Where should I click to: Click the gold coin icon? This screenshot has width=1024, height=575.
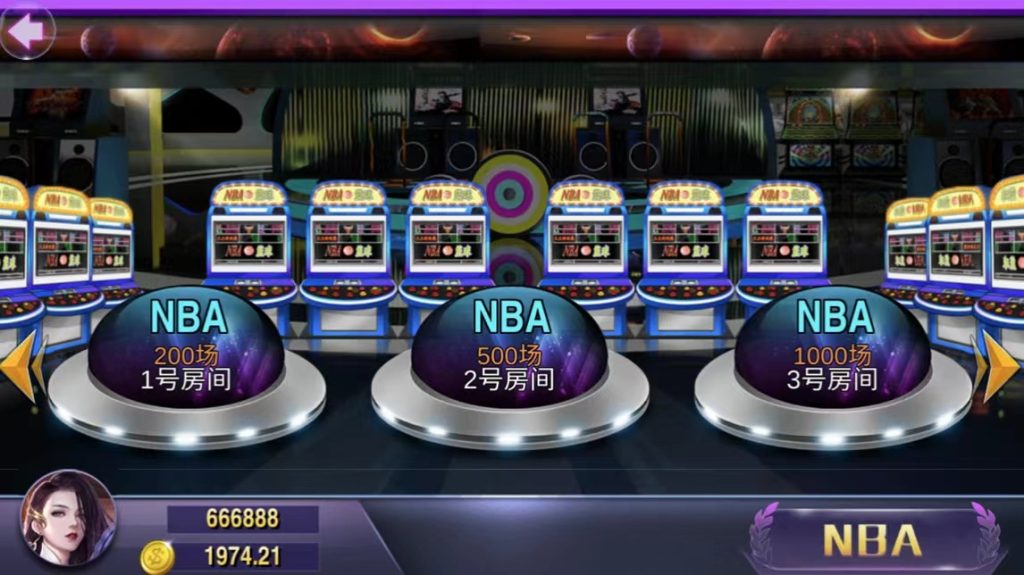point(156,557)
